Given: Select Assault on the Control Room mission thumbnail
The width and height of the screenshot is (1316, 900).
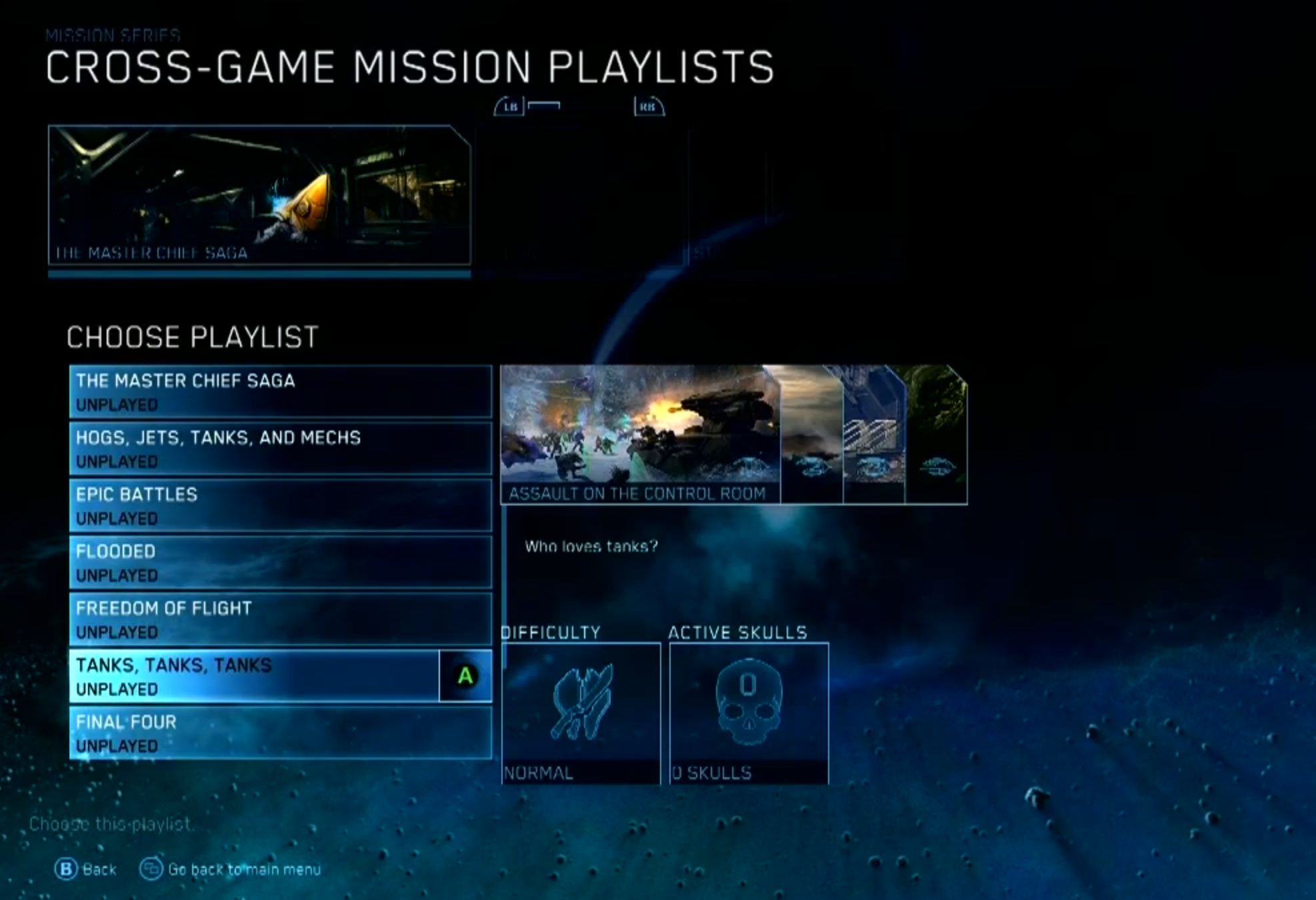Looking at the screenshot, I should pyautogui.click(x=640, y=433).
